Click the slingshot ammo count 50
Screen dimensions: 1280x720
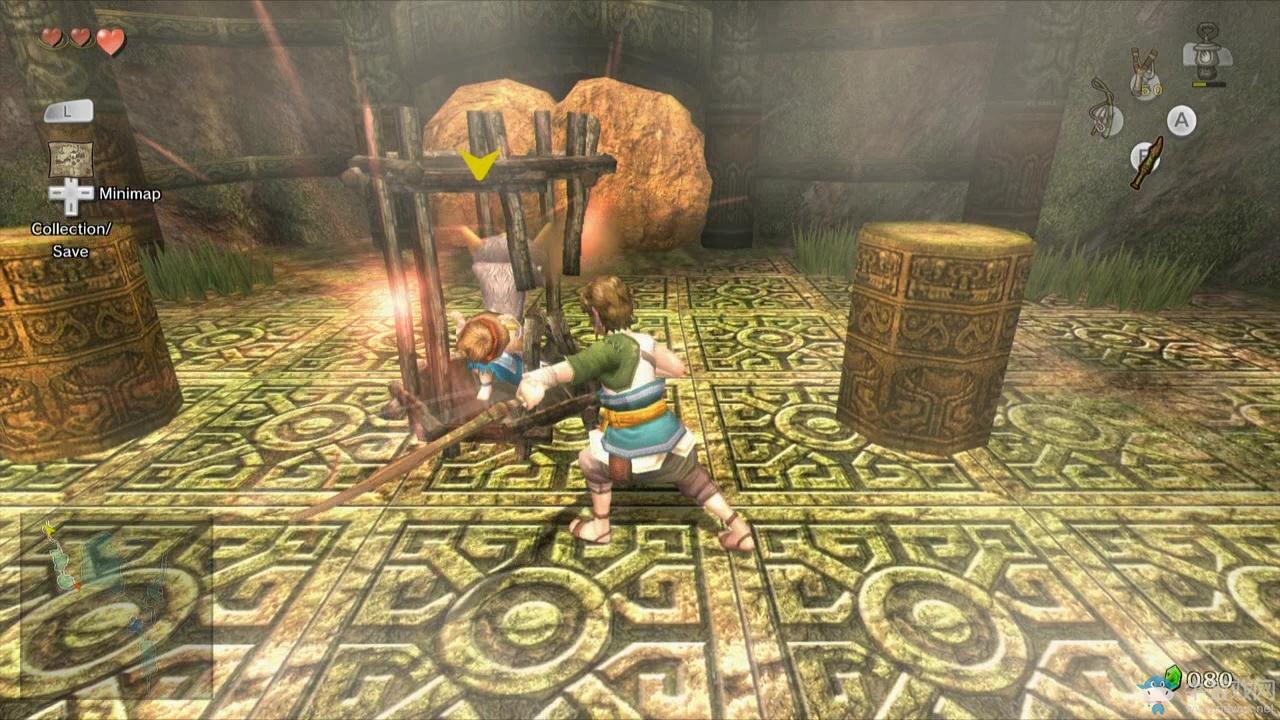[x=1151, y=88]
